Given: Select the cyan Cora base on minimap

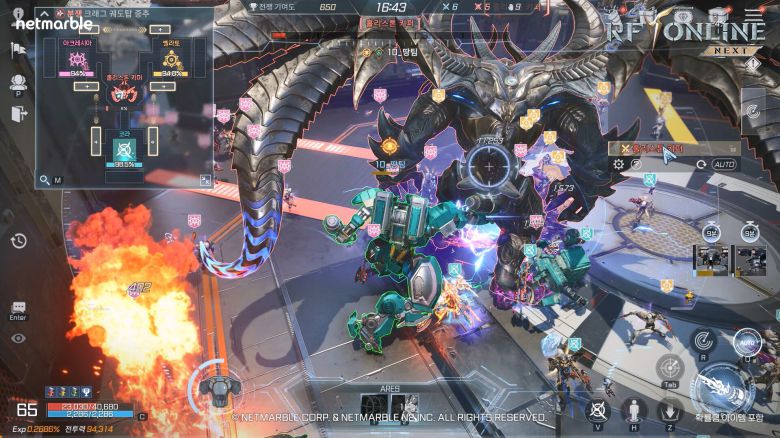Looking at the screenshot, I should coord(125,148).
